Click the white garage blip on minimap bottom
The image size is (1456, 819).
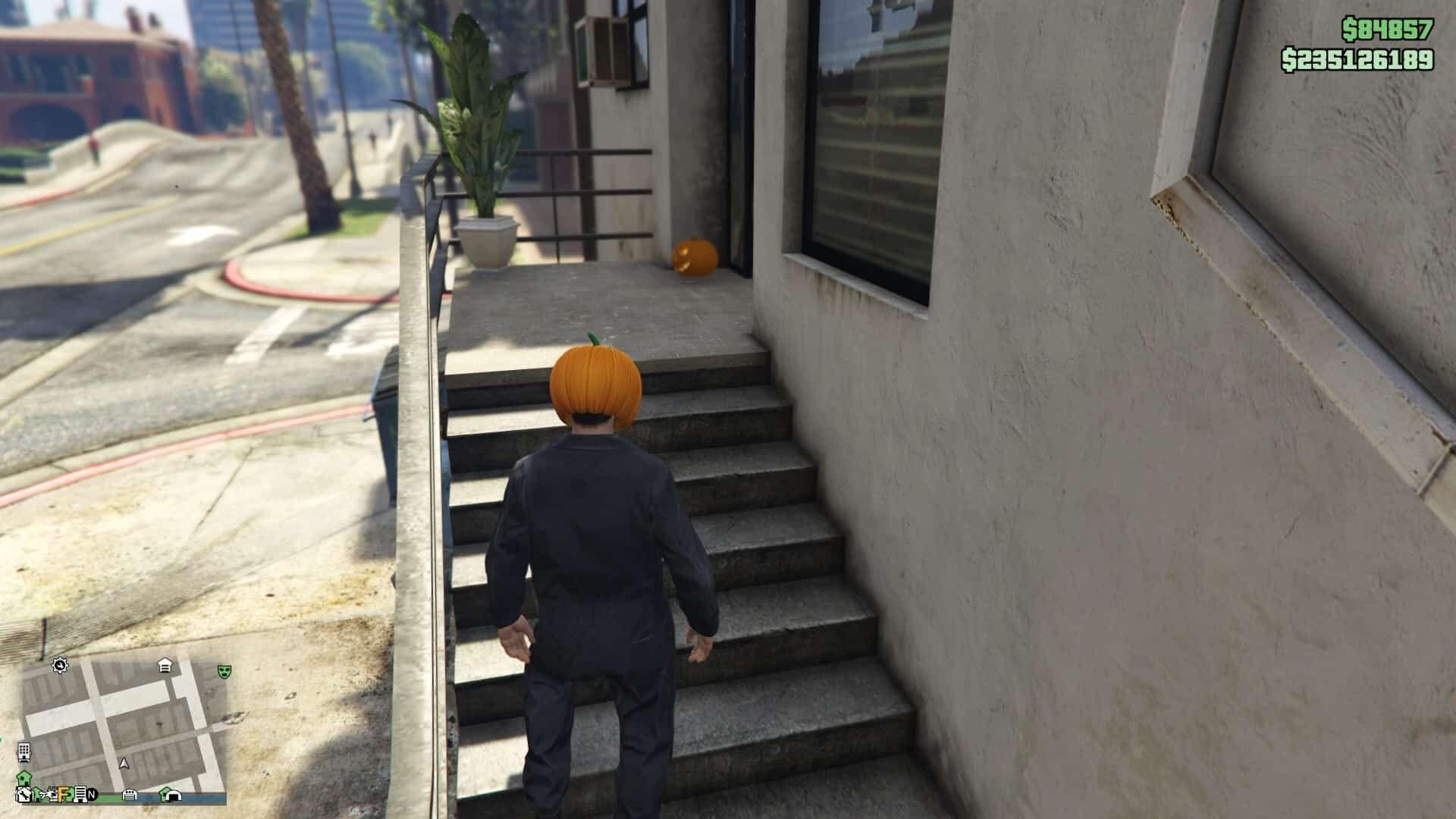click(129, 794)
